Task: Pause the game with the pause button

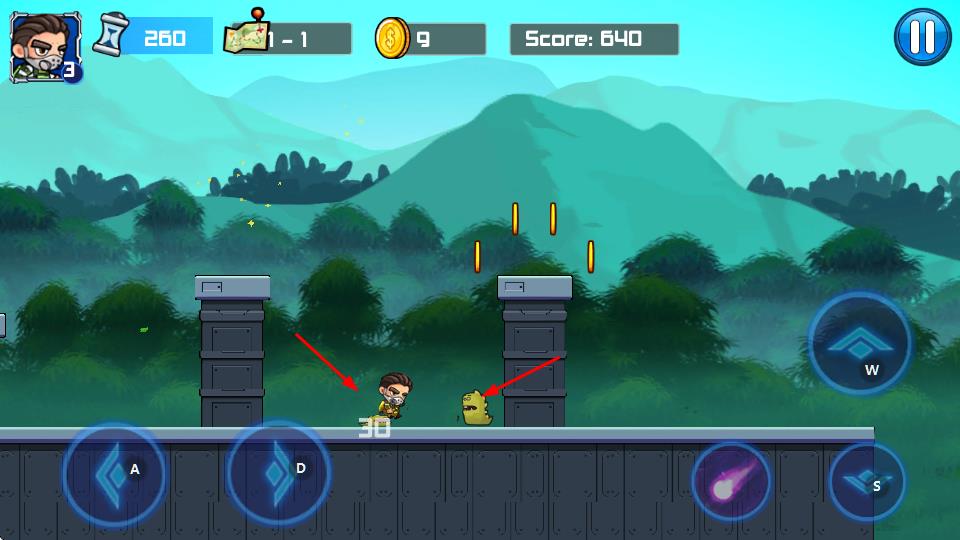Action: pyautogui.click(x=922, y=38)
